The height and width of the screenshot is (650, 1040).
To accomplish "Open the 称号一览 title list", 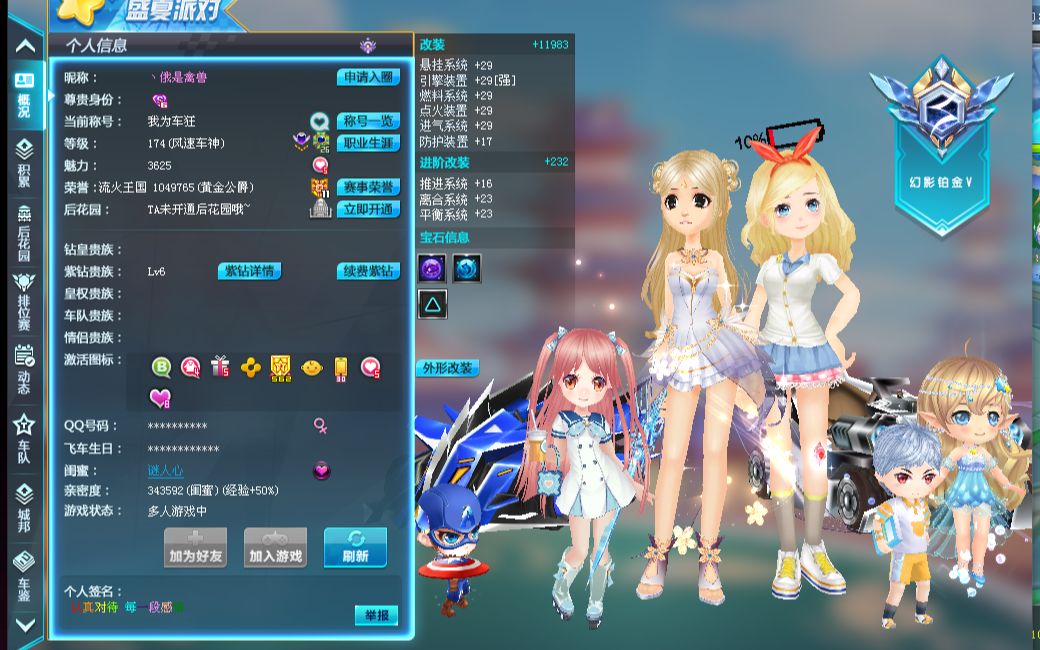I will point(368,121).
